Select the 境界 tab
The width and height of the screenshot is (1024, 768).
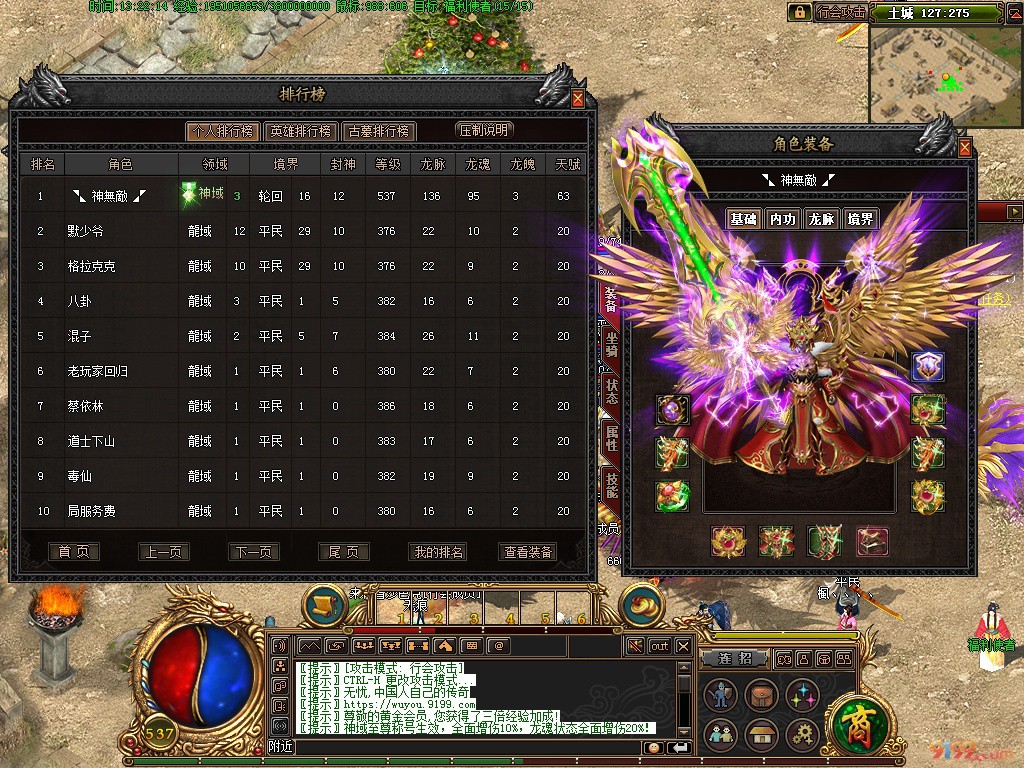click(859, 219)
